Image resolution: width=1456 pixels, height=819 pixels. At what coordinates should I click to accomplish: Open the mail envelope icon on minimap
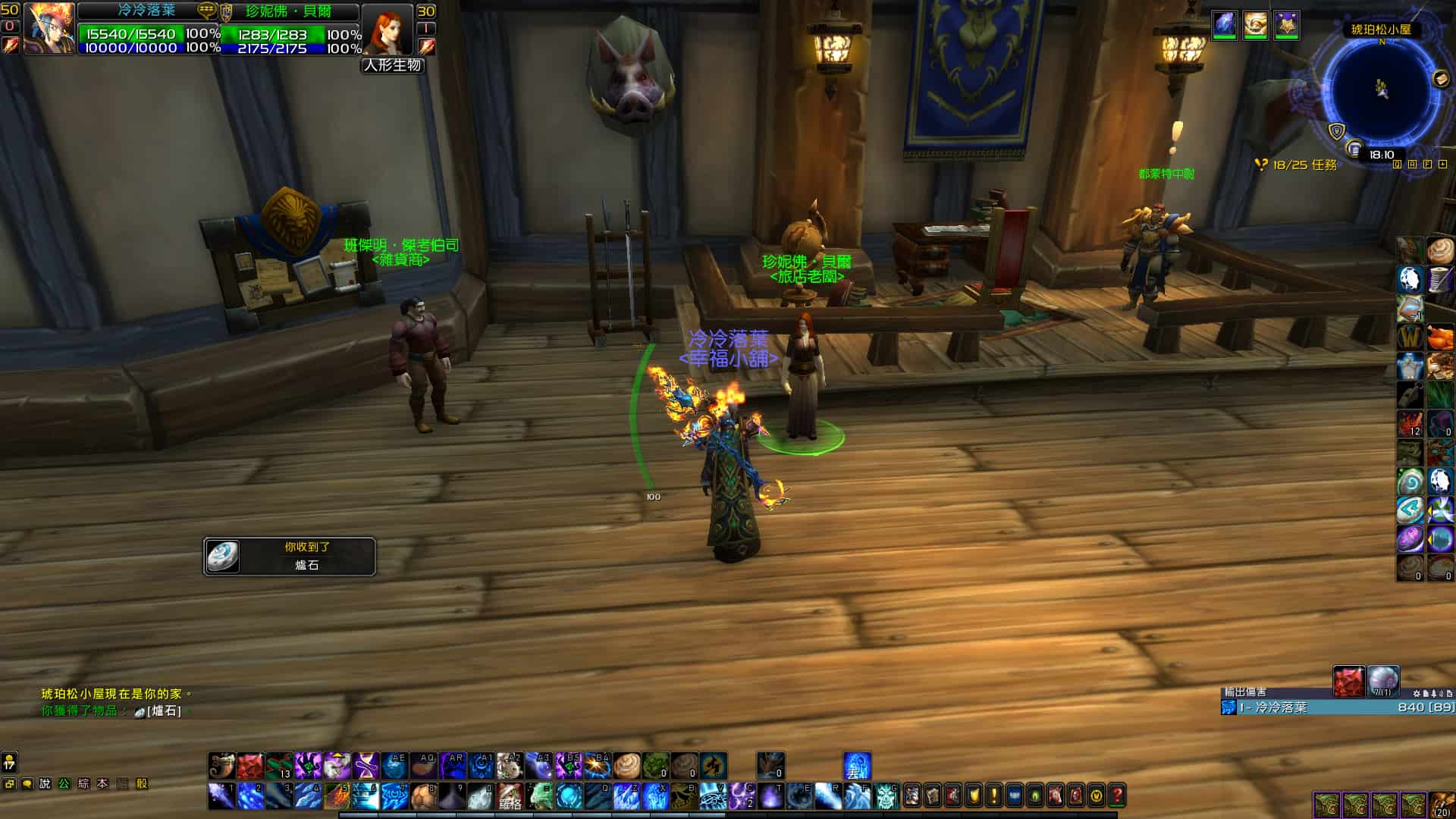click(1441, 78)
